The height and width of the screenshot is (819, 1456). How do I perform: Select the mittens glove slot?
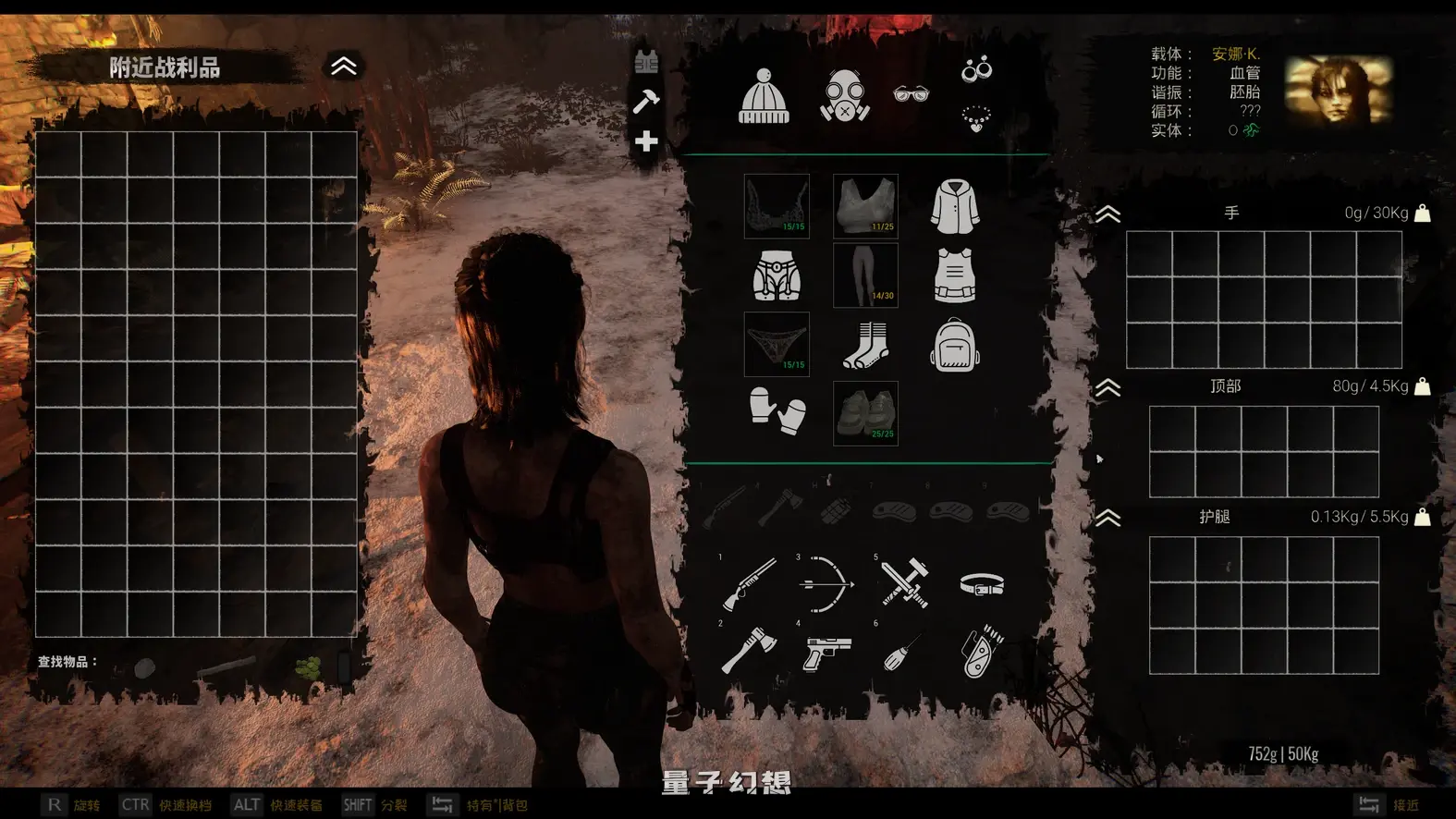(777, 411)
